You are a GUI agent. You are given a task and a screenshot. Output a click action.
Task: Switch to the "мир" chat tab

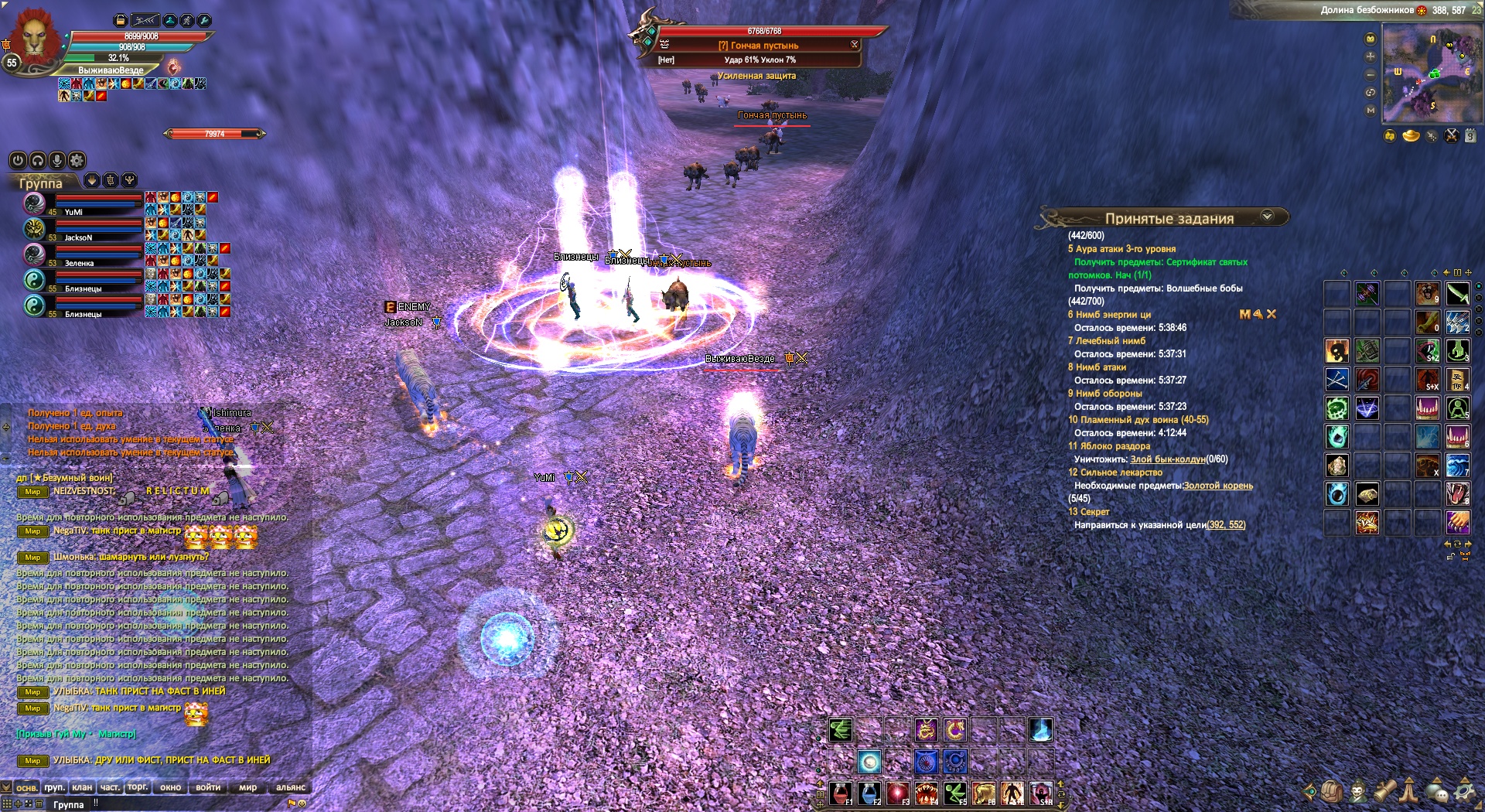pos(247,787)
